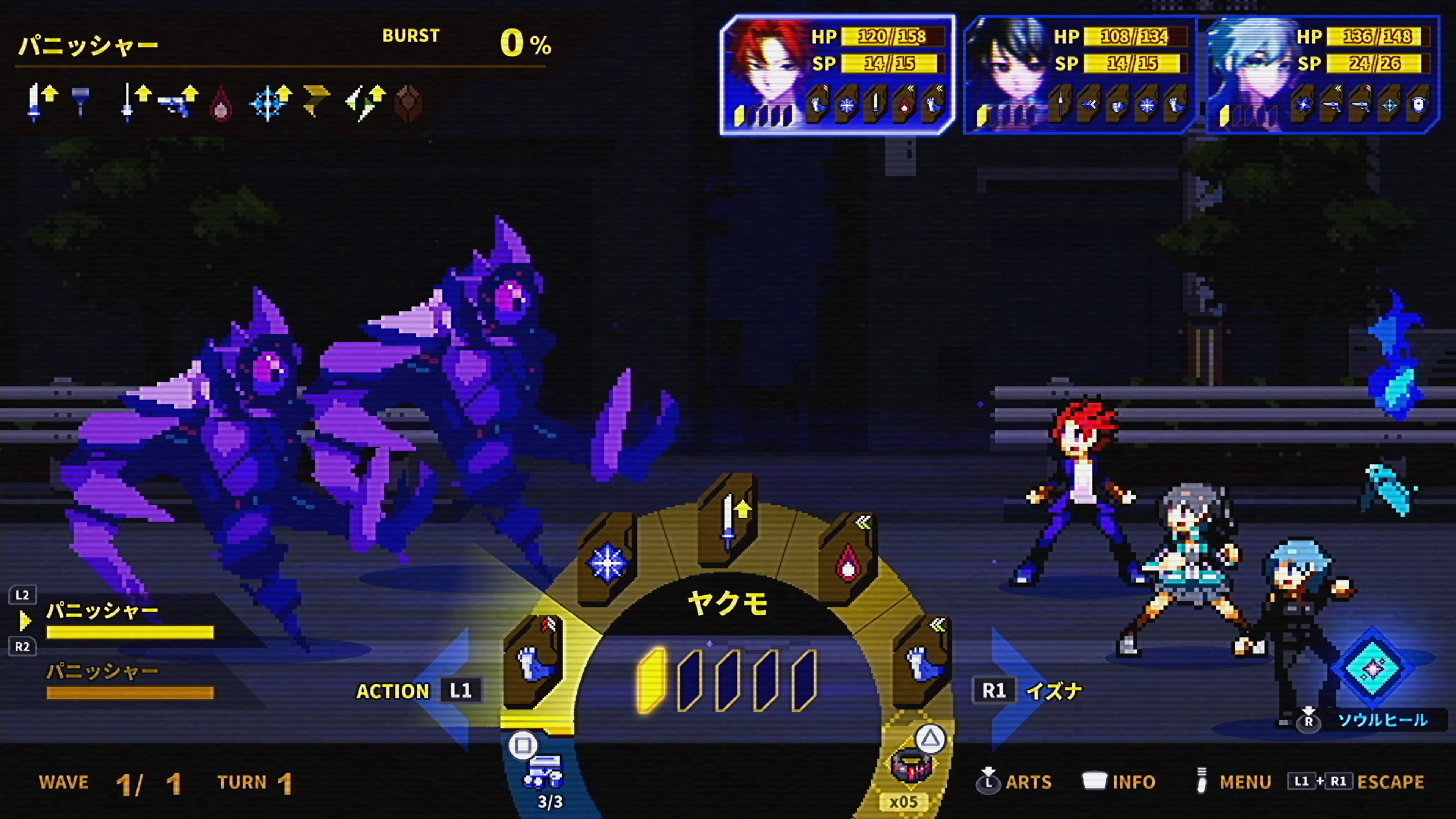Viewport: 1456px width, 819px height.
Task: Select the black-haired character's status panel
Action: pyautogui.click(x=1079, y=75)
